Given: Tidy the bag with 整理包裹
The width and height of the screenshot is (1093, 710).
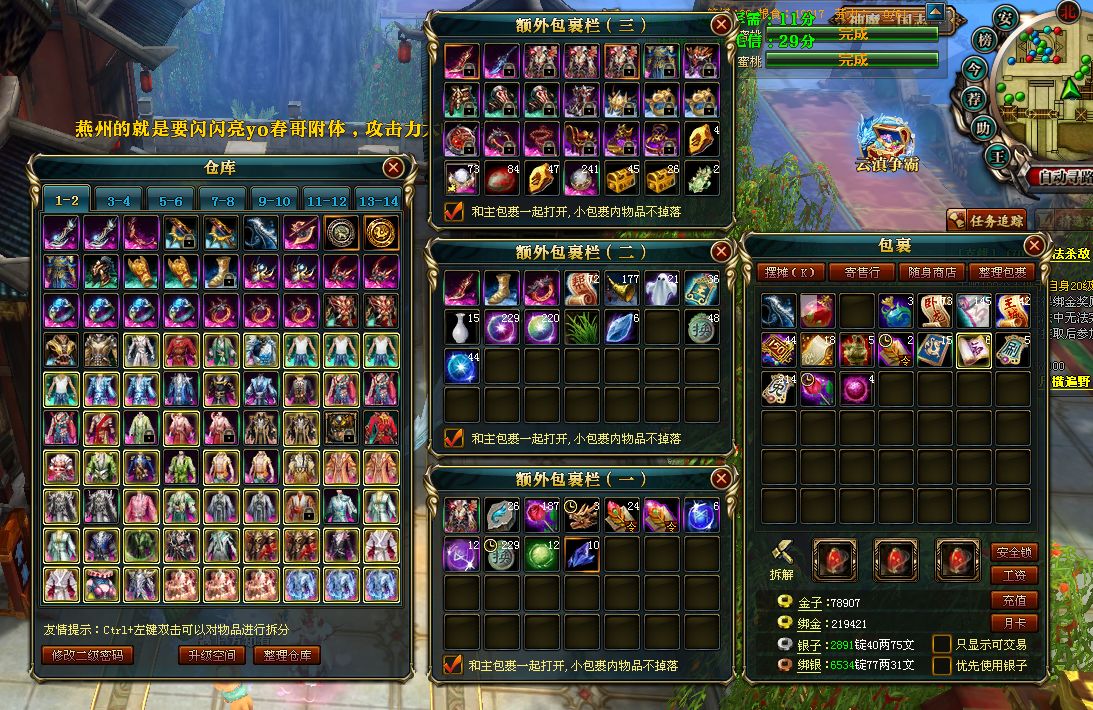Looking at the screenshot, I should coord(1003,272).
